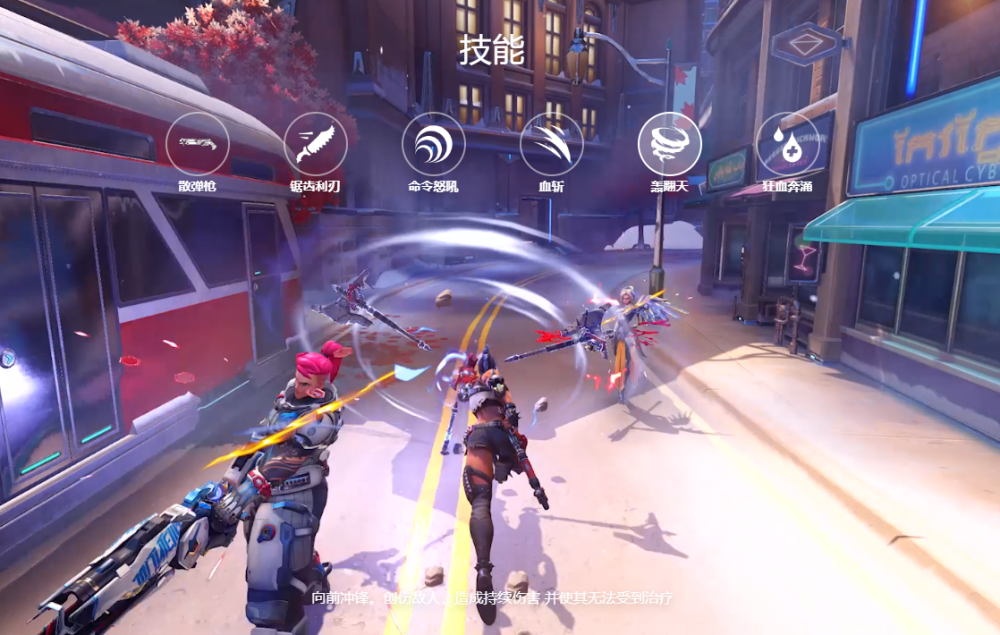Select the 散弹枪 shotgun ability icon
Image resolution: width=1000 pixels, height=635 pixels.
[x=197, y=143]
